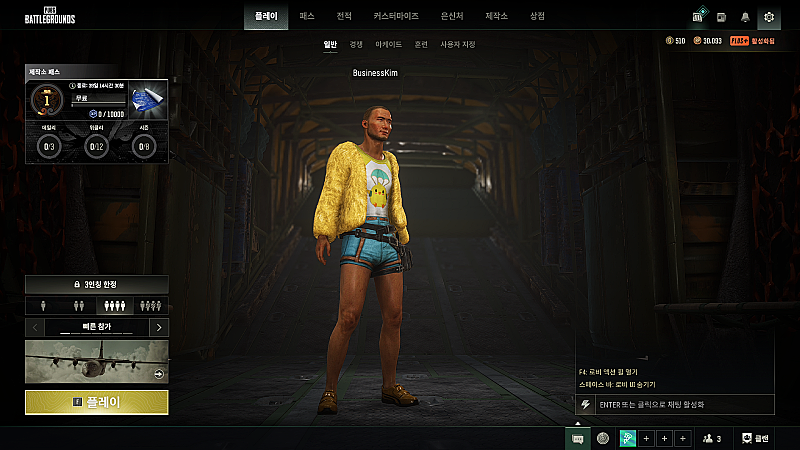Image resolution: width=800 pixels, height=450 pixels.
Task: Open the 사용자 지정 custom match tab
Action: tap(458, 45)
